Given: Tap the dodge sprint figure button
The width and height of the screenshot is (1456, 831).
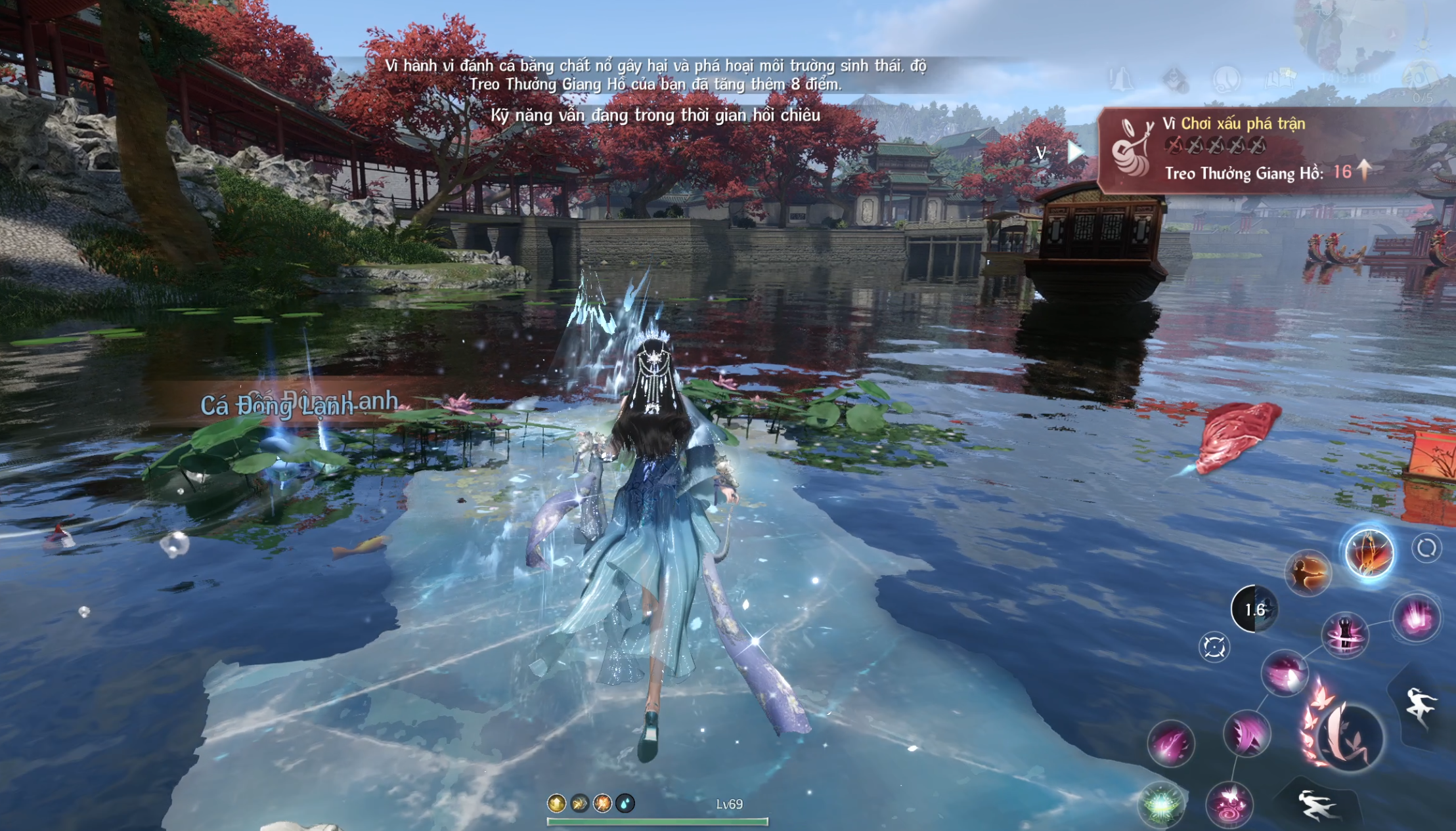Looking at the screenshot, I should (1316, 805).
